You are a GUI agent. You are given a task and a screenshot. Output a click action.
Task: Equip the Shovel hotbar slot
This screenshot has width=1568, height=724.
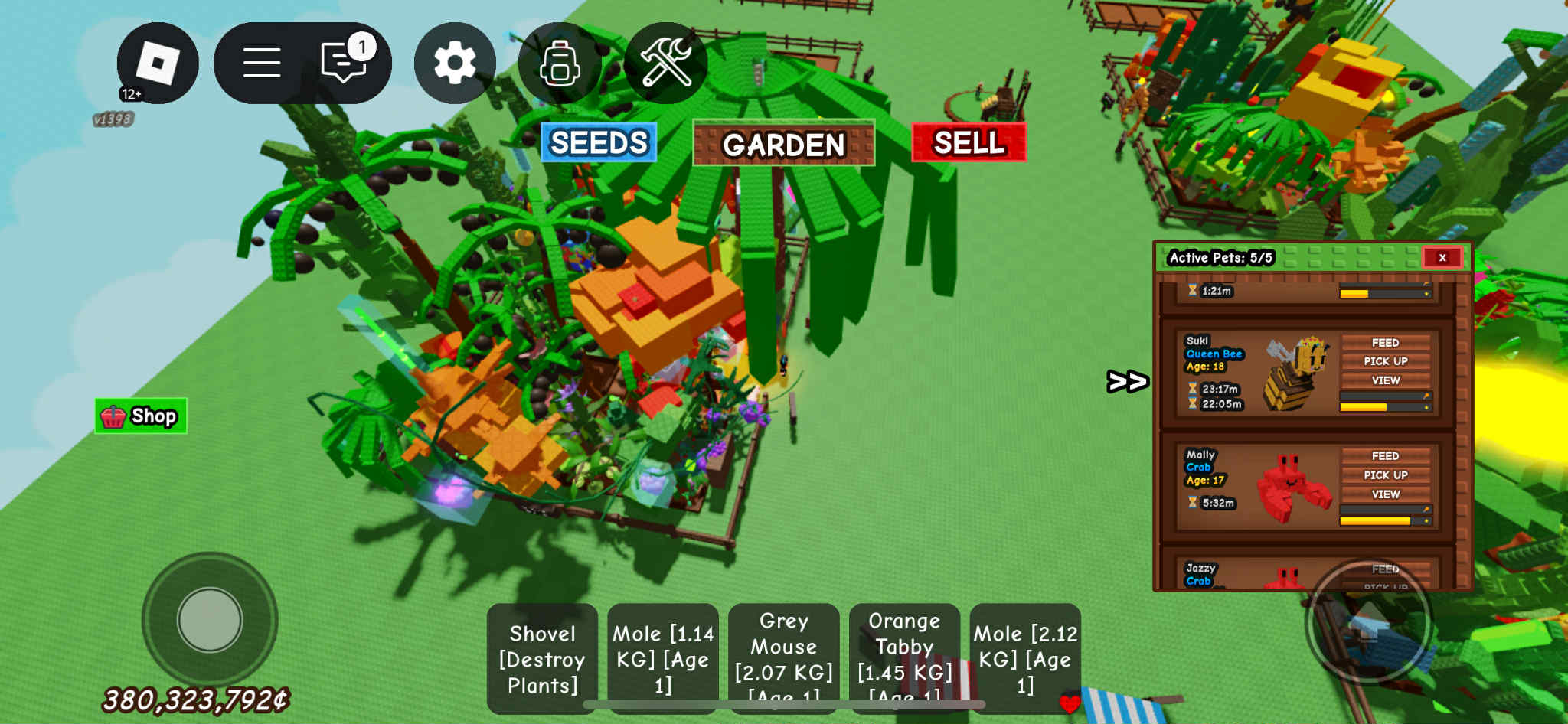542,659
